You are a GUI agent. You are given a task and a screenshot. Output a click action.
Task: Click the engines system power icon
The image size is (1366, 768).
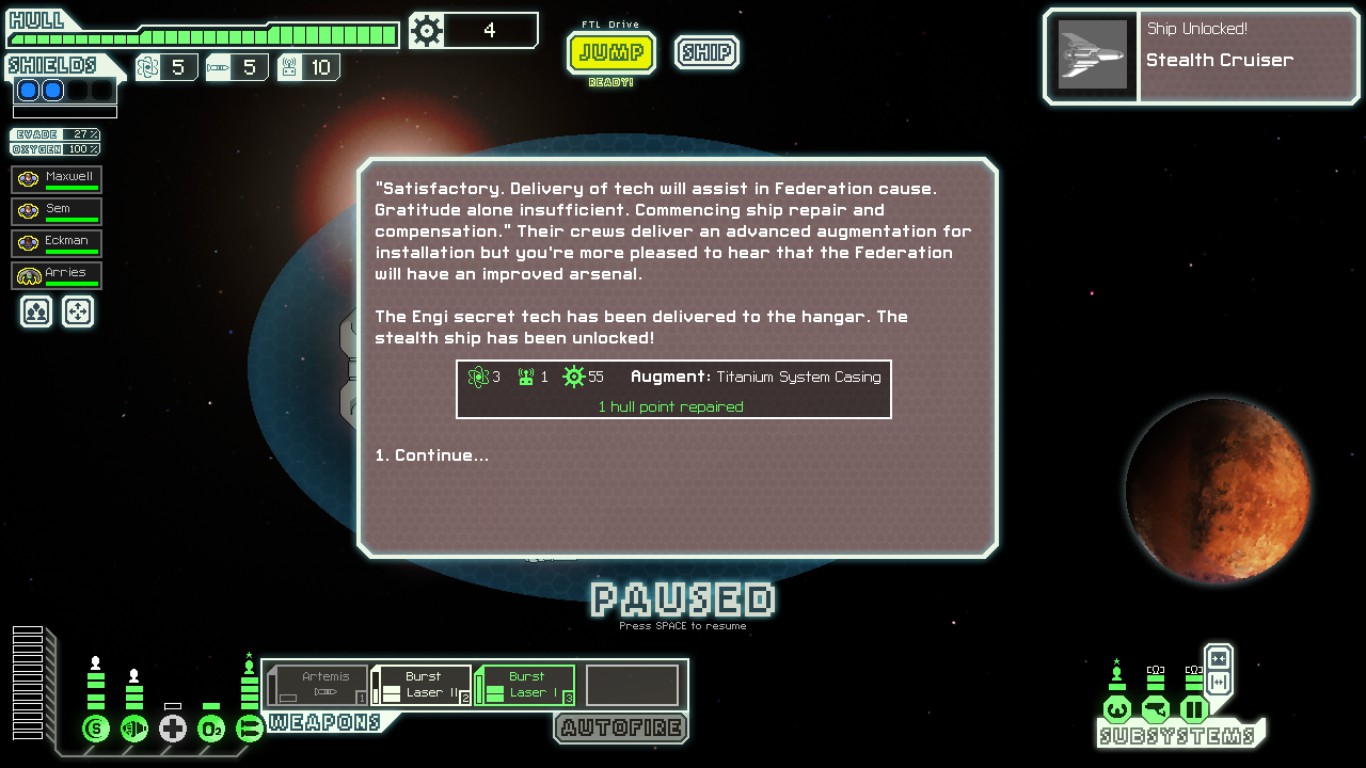pyautogui.click(x=134, y=729)
